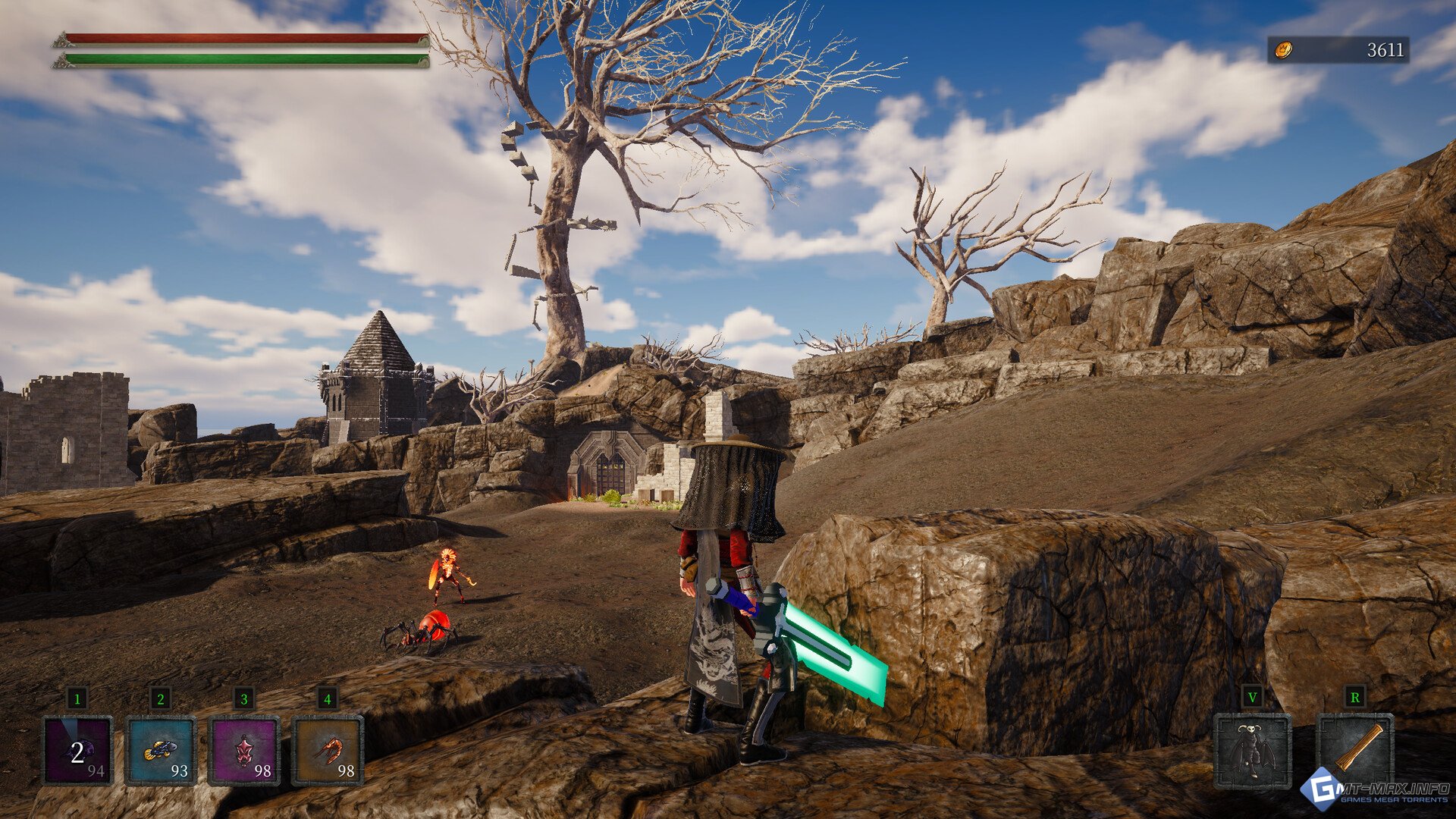This screenshot has height=819, width=1456.
Task: Select the purple fish hotbar slot
Action: (77, 750)
